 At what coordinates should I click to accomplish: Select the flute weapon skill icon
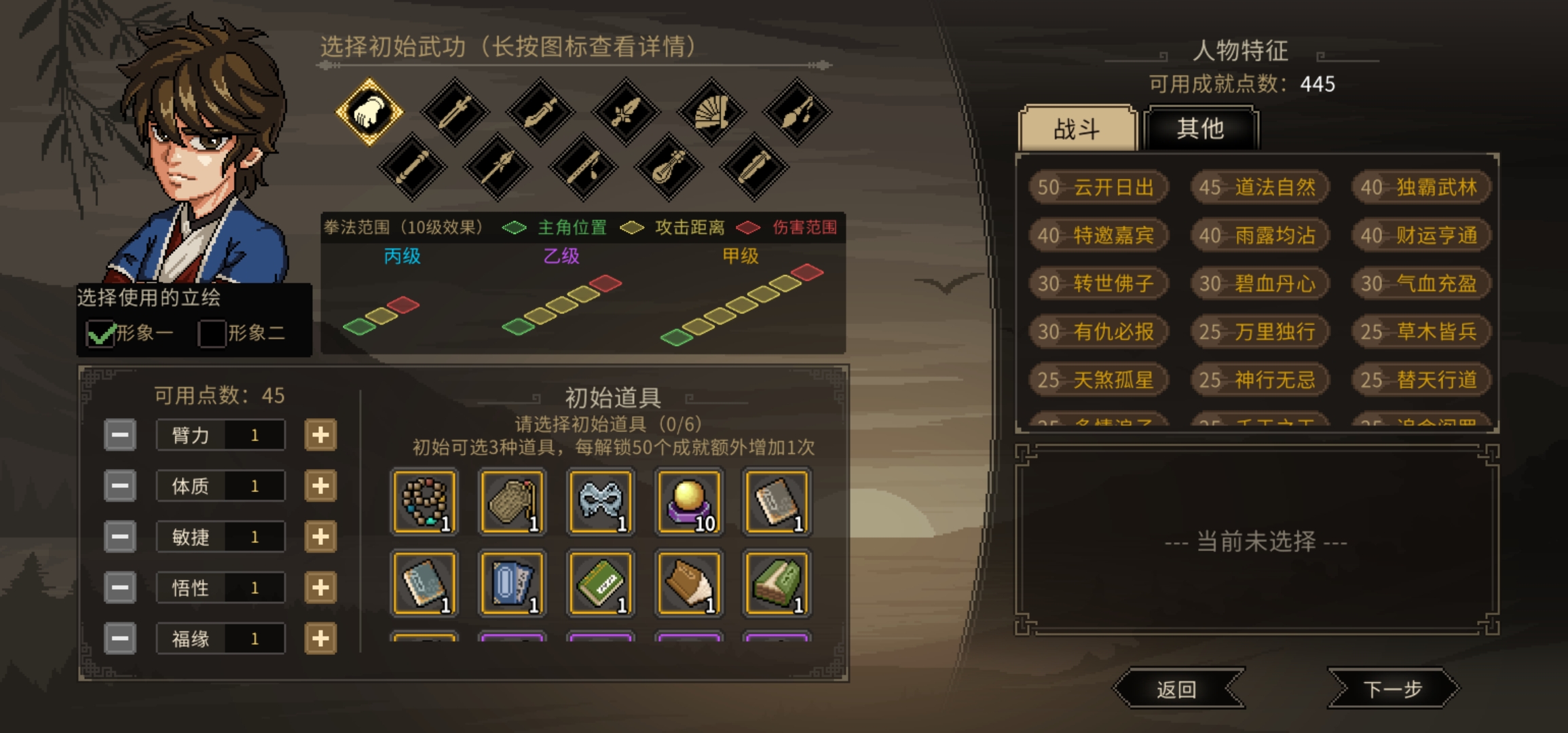(584, 166)
